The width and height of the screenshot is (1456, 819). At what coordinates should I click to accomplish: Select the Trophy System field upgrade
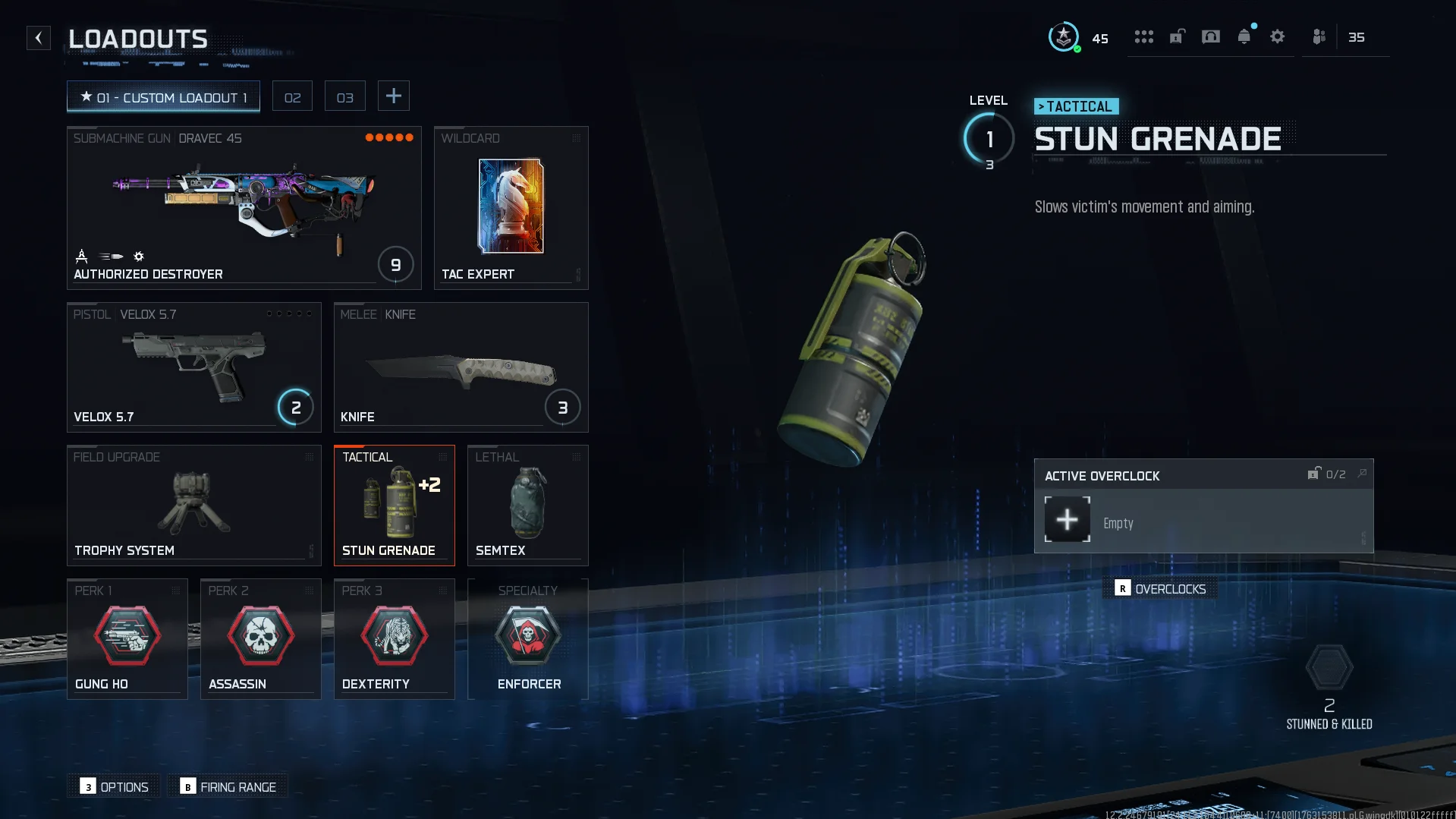[x=193, y=505]
